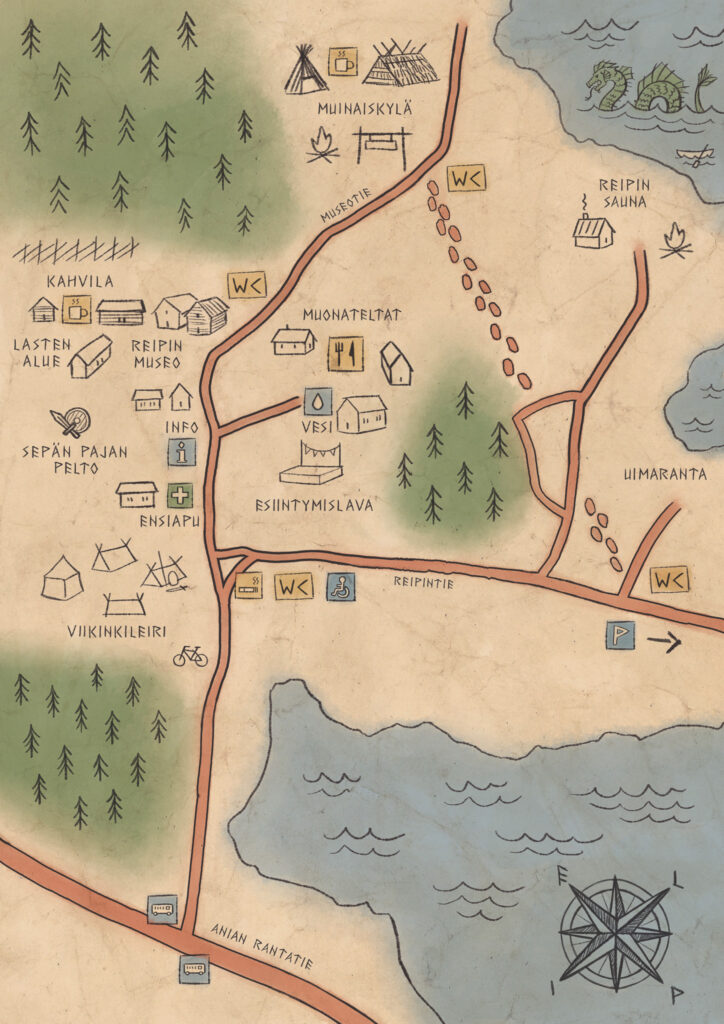Click the blue parking flag marker
This screenshot has height=1024, width=724.
click(x=620, y=635)
